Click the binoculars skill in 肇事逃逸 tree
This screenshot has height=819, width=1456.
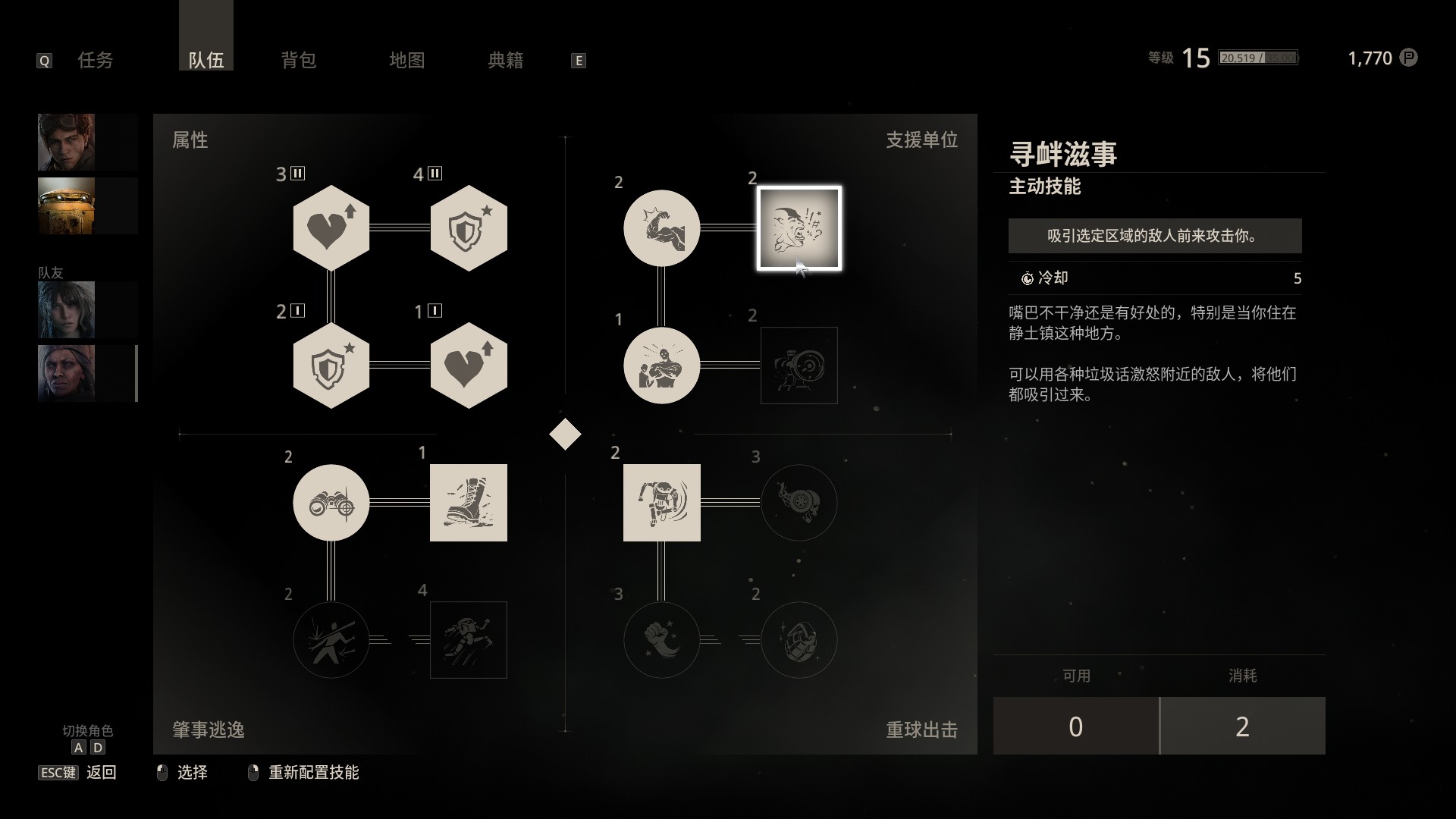(x=331, y=503)
